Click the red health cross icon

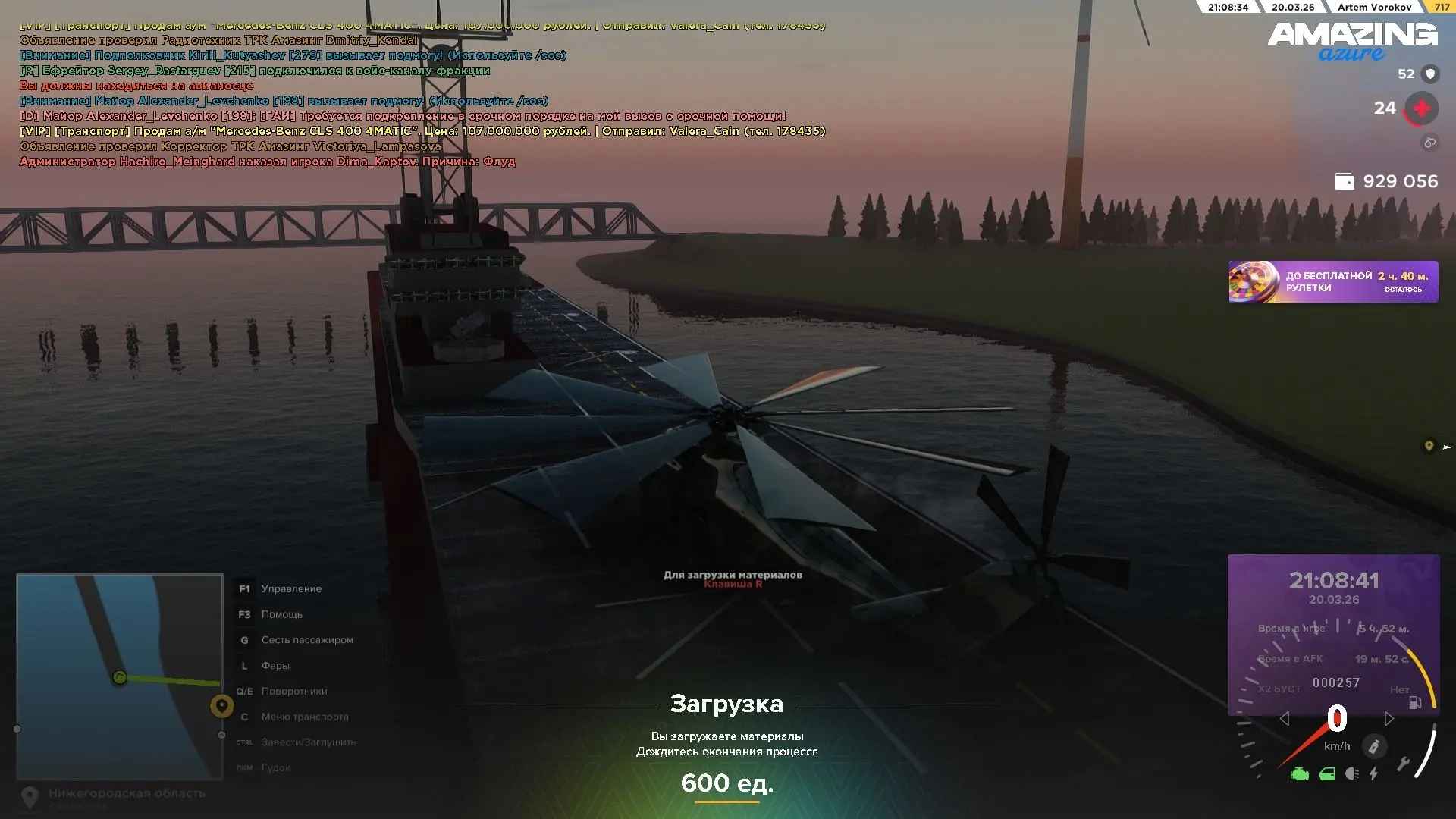tap(1421, 108)
